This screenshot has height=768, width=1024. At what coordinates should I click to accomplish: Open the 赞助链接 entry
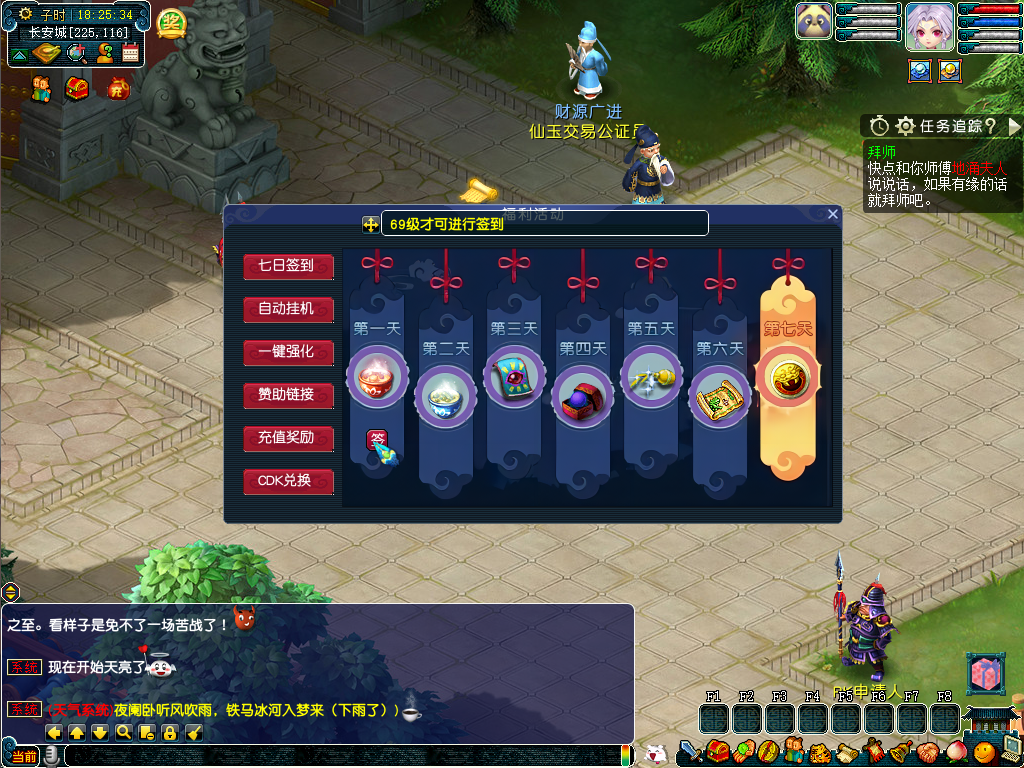[287, 395]
